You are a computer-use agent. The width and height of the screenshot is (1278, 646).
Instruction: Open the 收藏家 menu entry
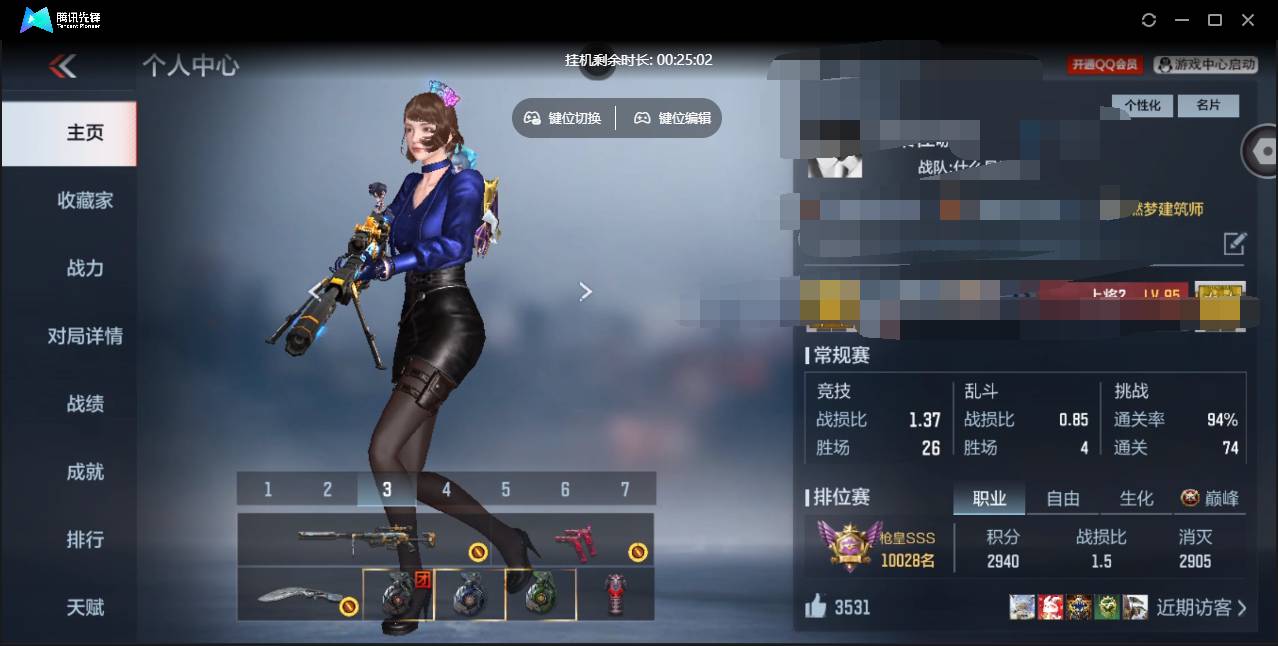(x=85, y=201)
